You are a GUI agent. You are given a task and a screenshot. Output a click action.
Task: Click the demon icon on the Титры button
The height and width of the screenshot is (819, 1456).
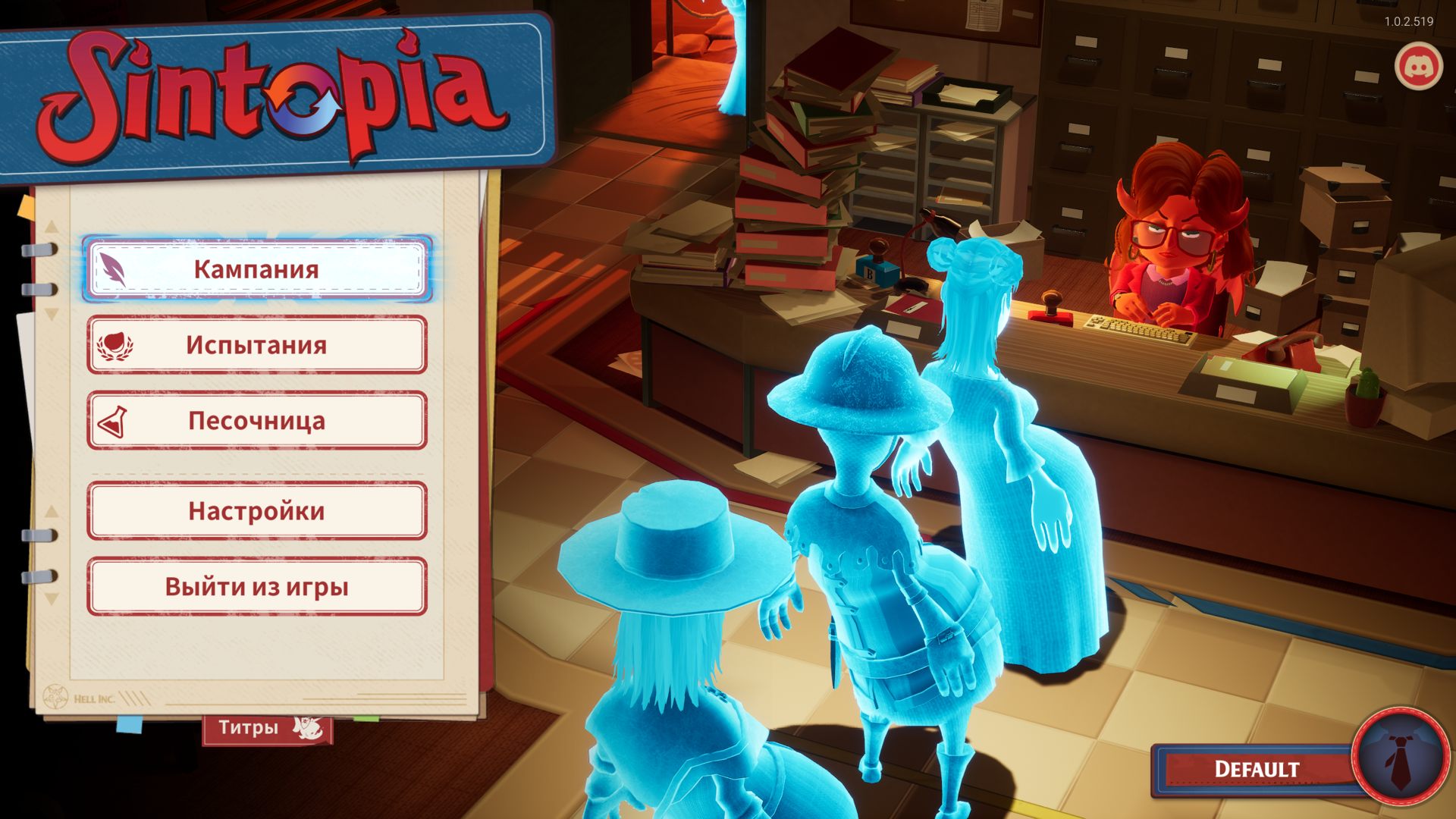pyautogui.click(x=305, y=726)
